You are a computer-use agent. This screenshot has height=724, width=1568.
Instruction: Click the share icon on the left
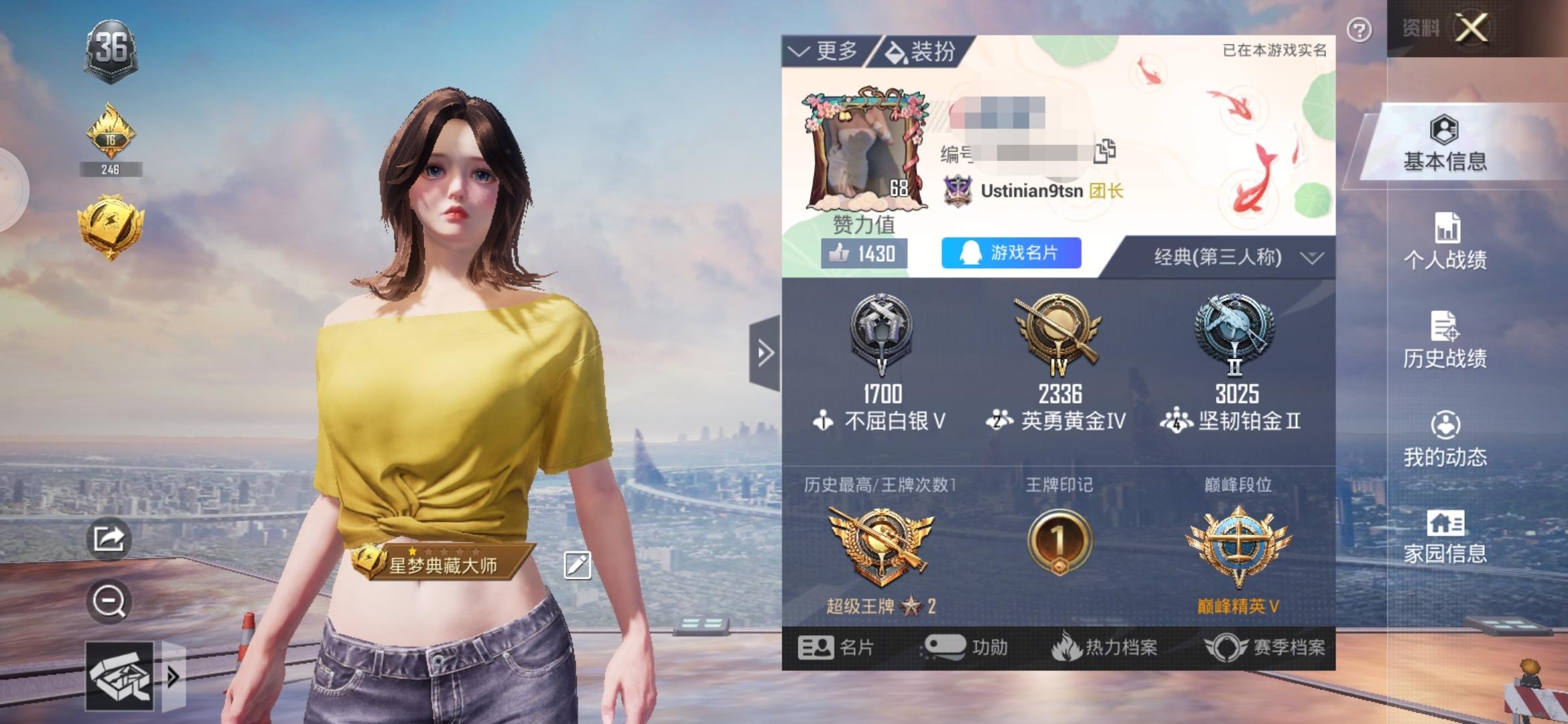pos(109,540)
